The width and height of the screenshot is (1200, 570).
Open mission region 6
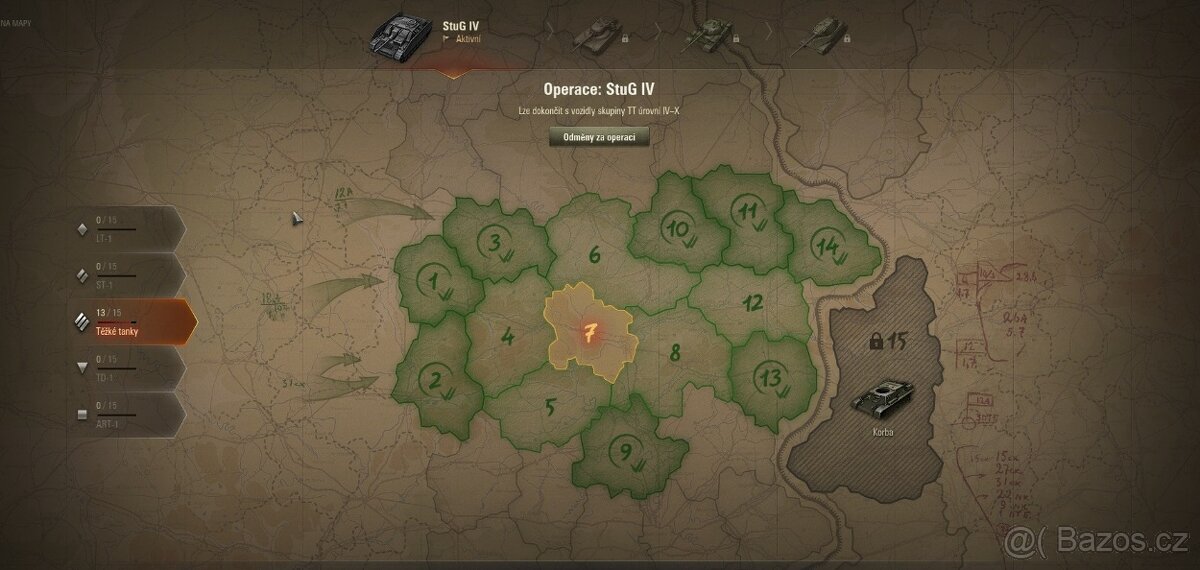595,255
